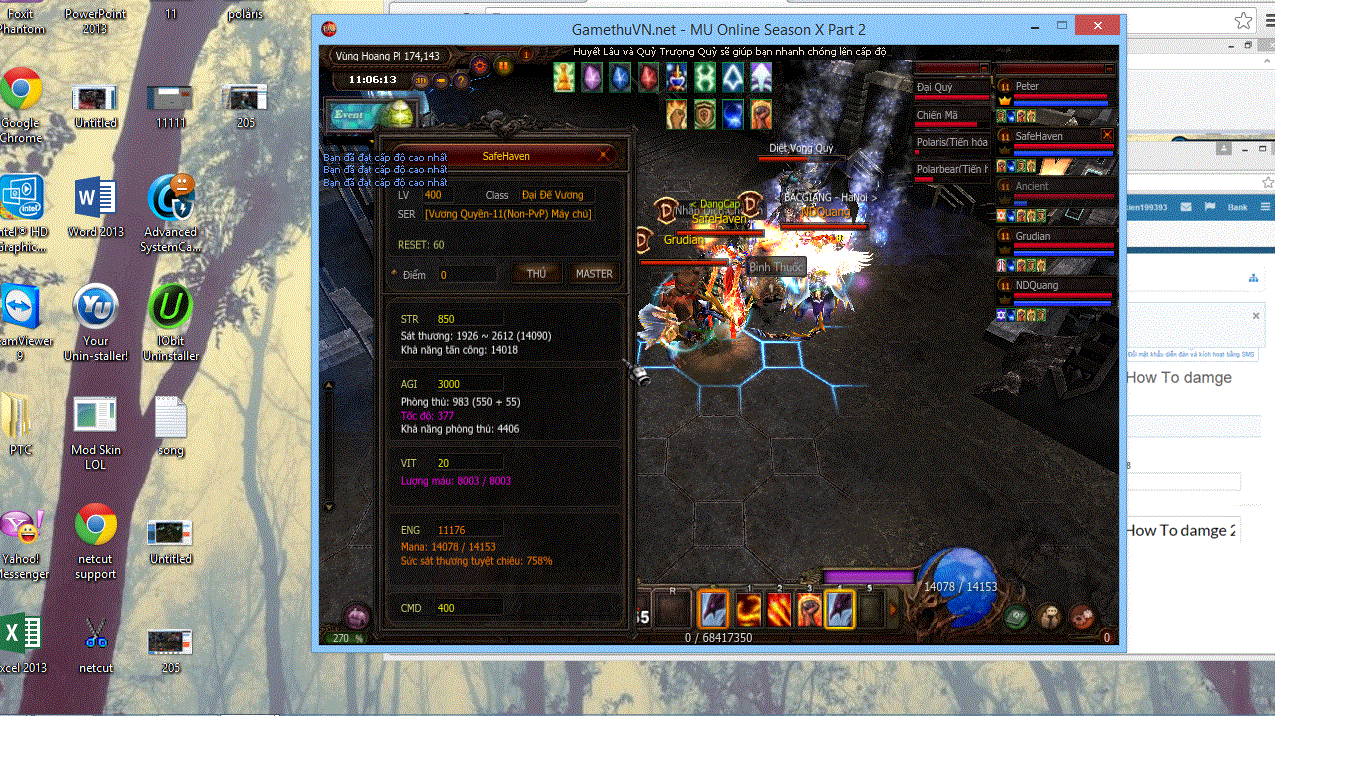Click the 3D view round button
The width and height of the screenshot is (1366, 768).
click(x=421, y=80)
